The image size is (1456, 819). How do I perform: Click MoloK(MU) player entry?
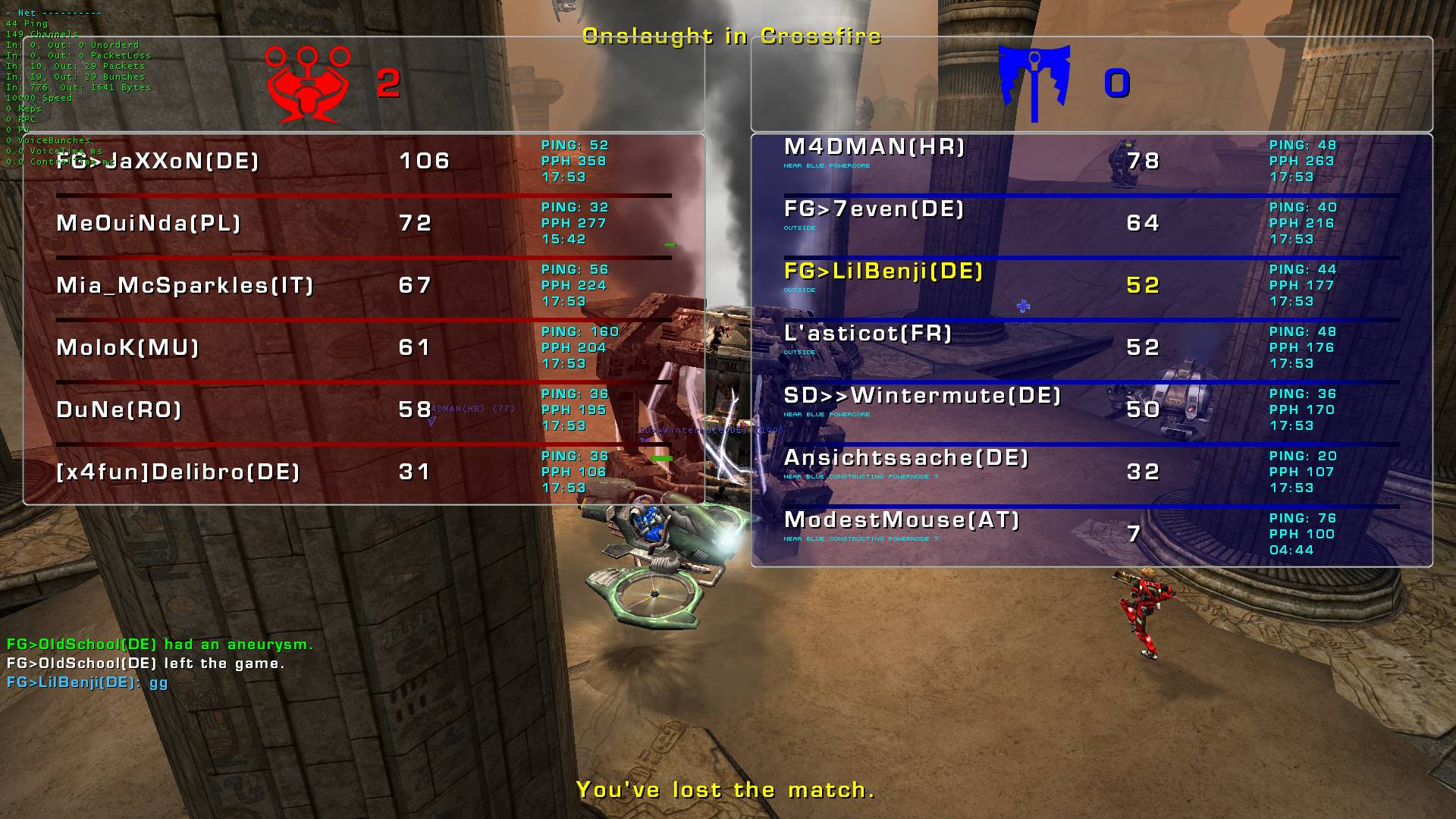(127, 347)
